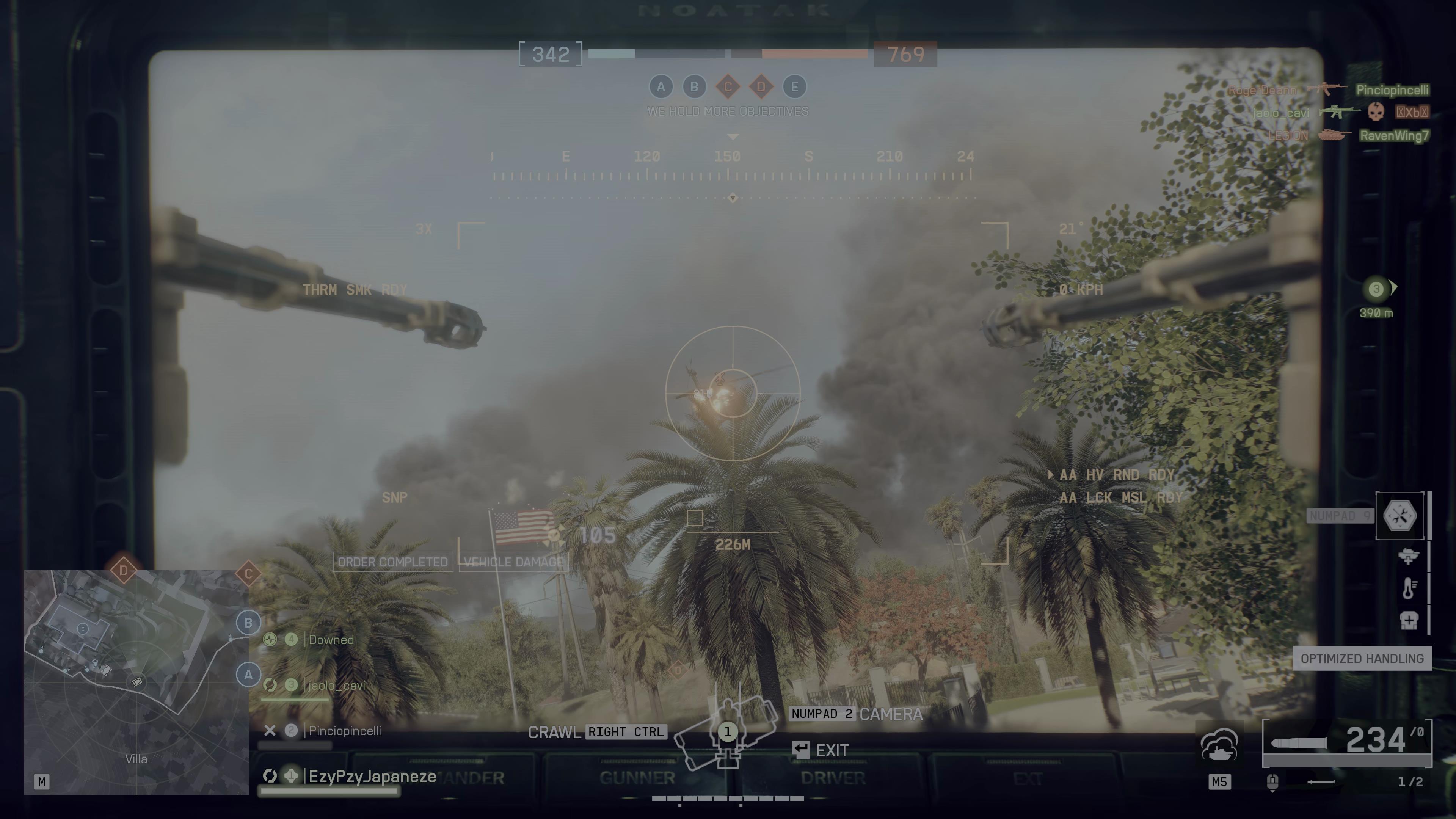
Task: Select the Optimized Handling label
Action: click(1362, 659)
